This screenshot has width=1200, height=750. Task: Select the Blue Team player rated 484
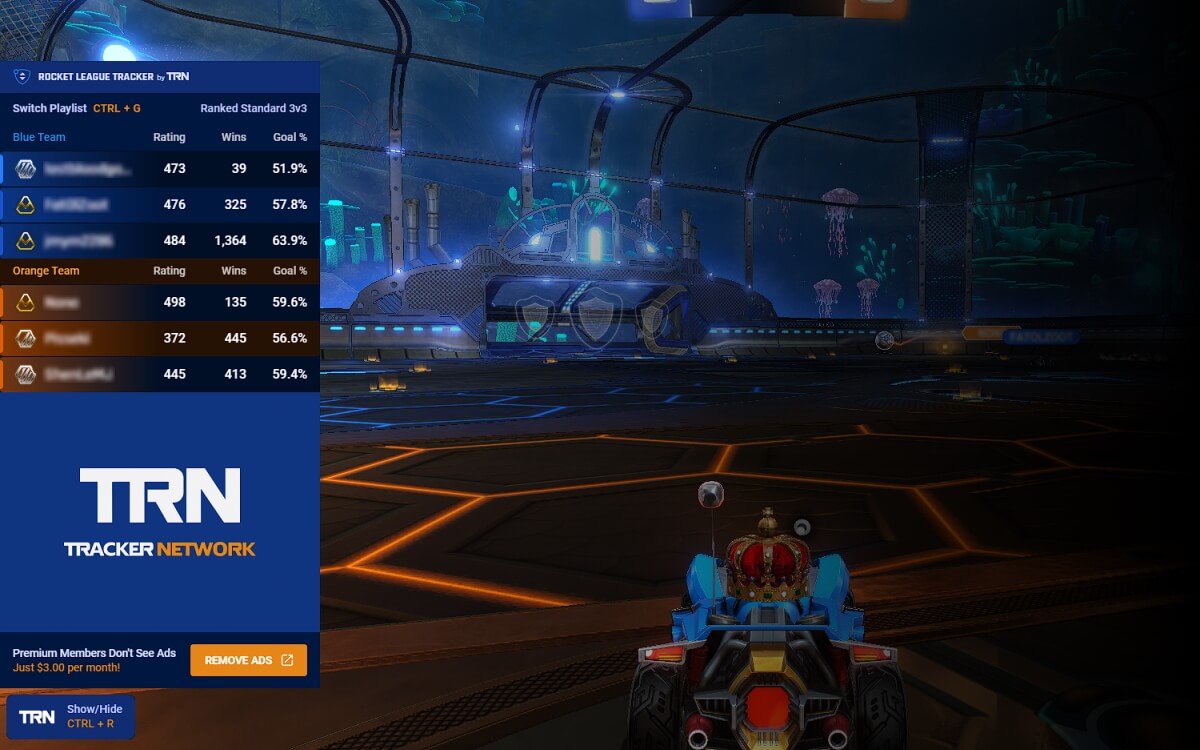click(160, 241)
